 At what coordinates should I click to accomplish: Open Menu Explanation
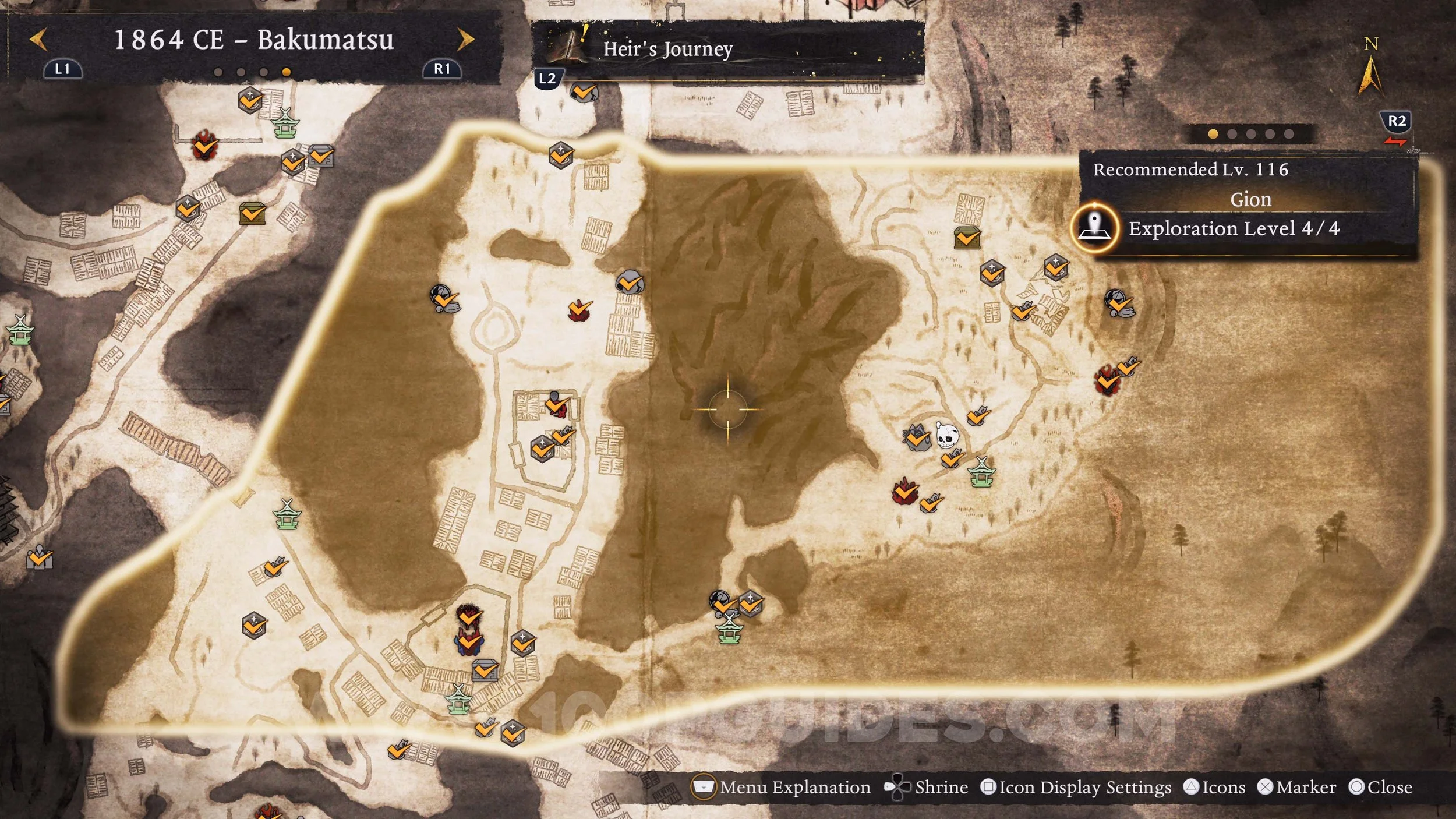coord(780,788)
